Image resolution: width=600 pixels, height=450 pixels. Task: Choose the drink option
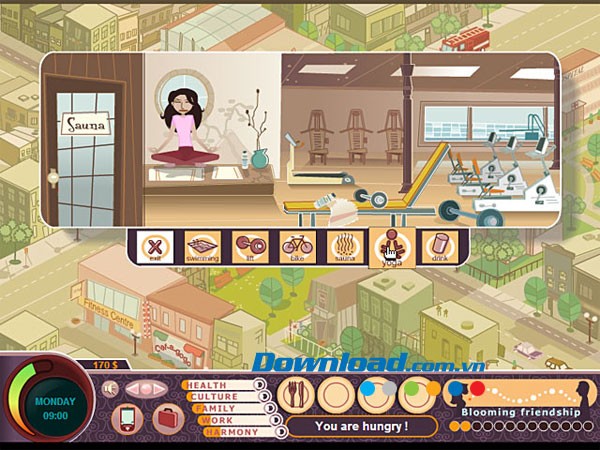tap(438, 246)
